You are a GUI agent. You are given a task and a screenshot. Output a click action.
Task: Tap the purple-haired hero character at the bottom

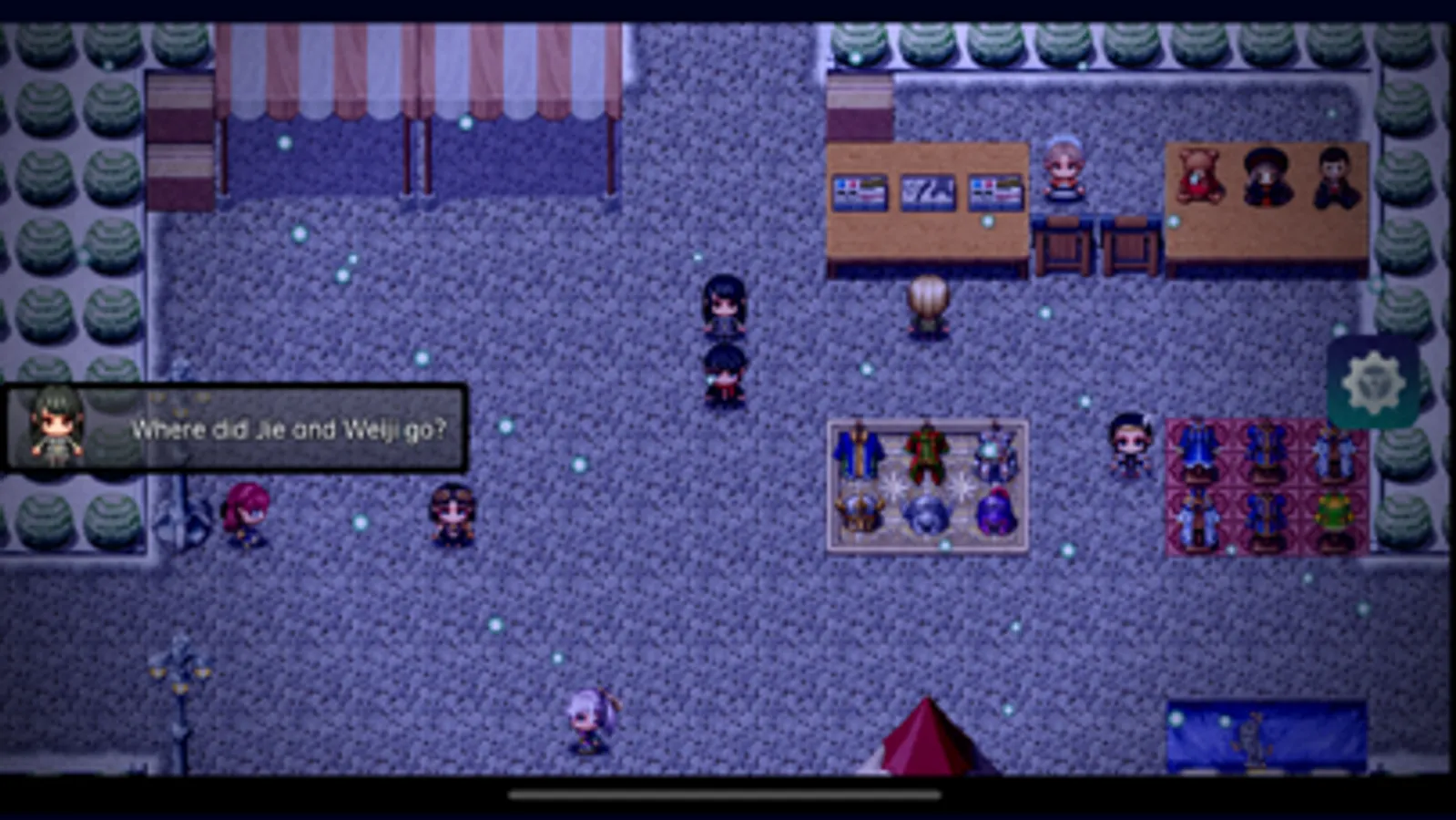(x=585, y=724)
